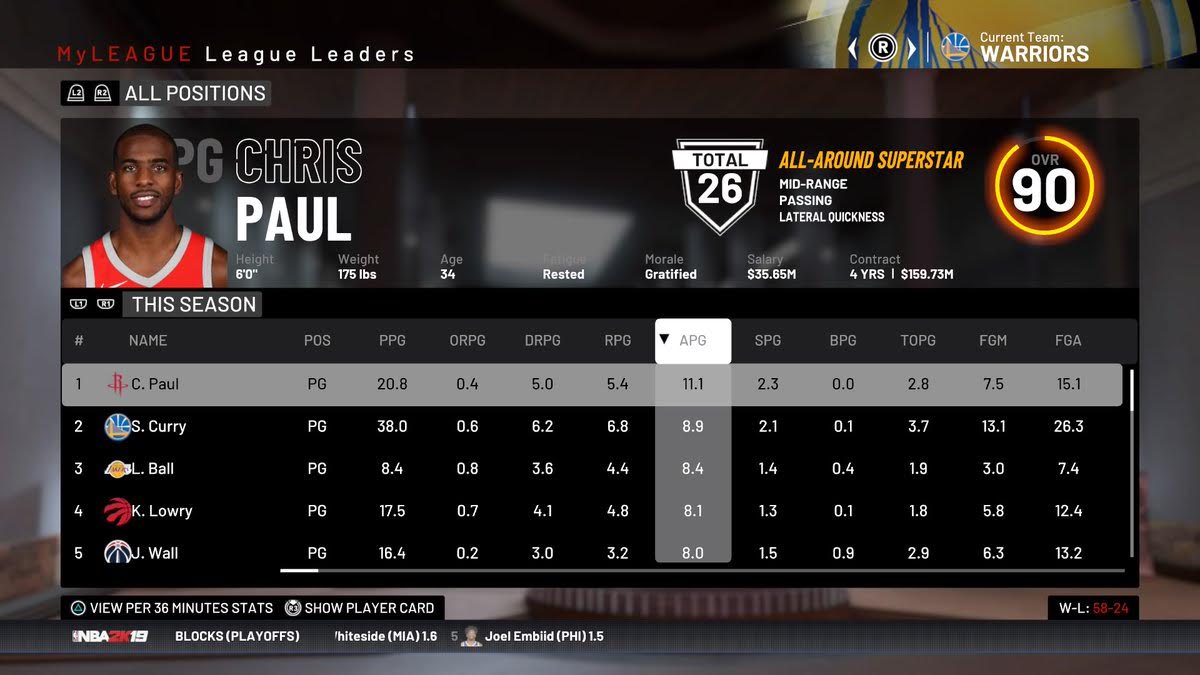Viewport: 1200px width, 675px height.
Task: Sort by FGM column header
Action: (993, 340)
